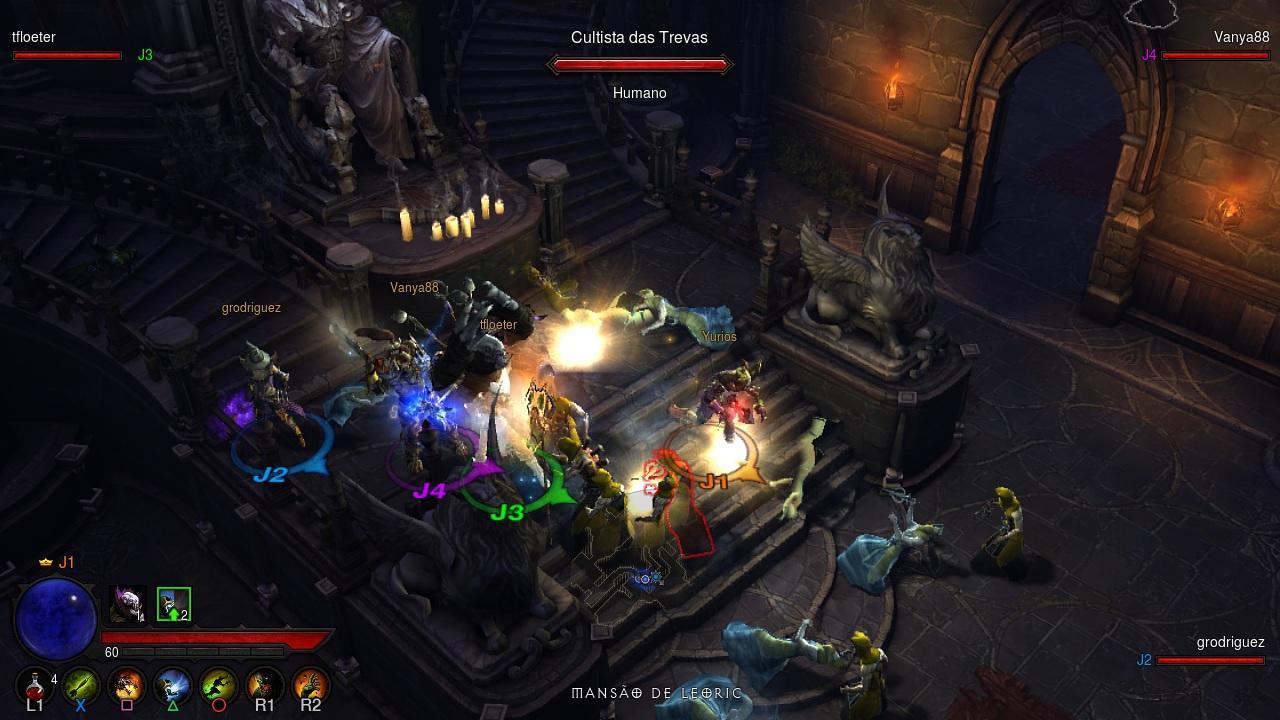Inspect the green-bordered buff with arrow
This screenshot has height=720, width=1280.
(173, 603)
